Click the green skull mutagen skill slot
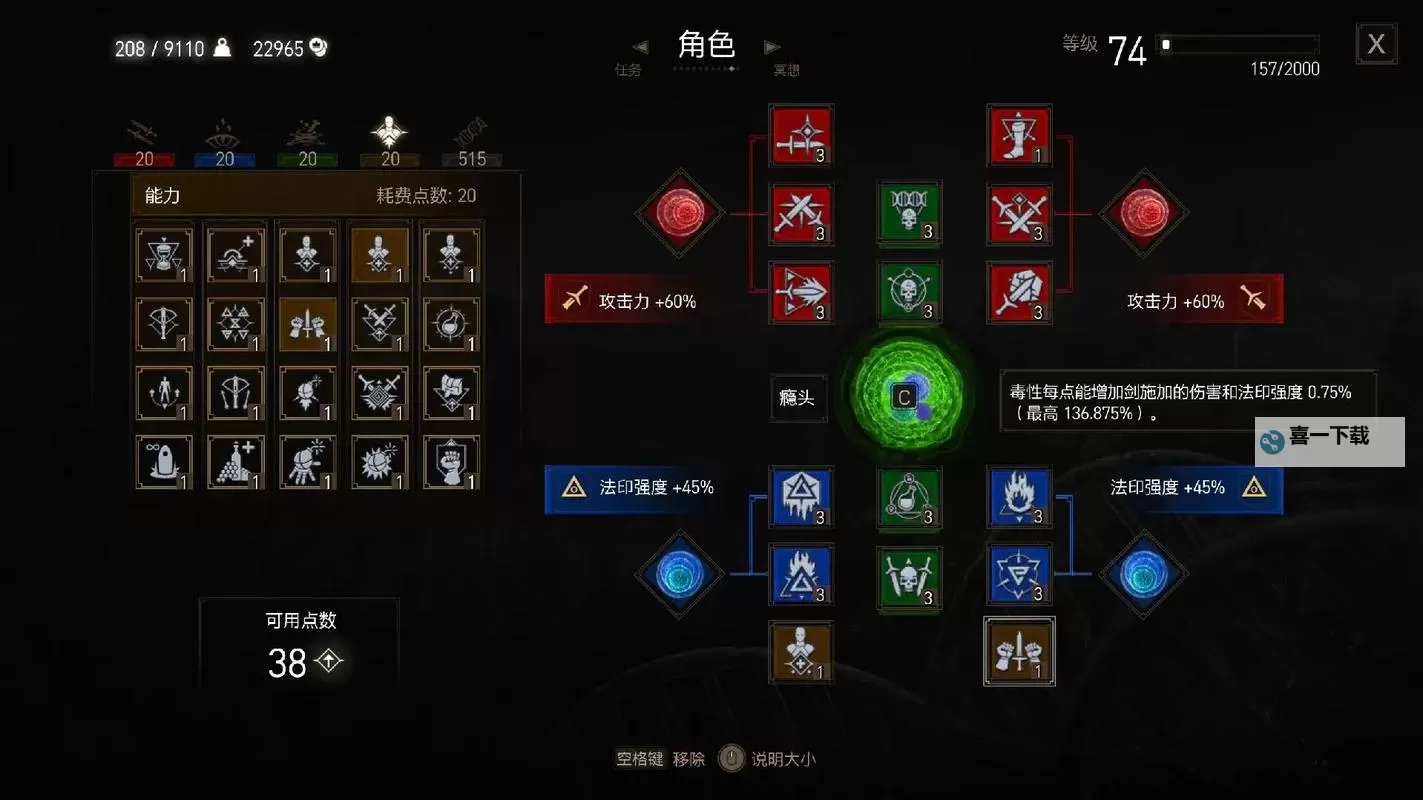 click(908, 213)
